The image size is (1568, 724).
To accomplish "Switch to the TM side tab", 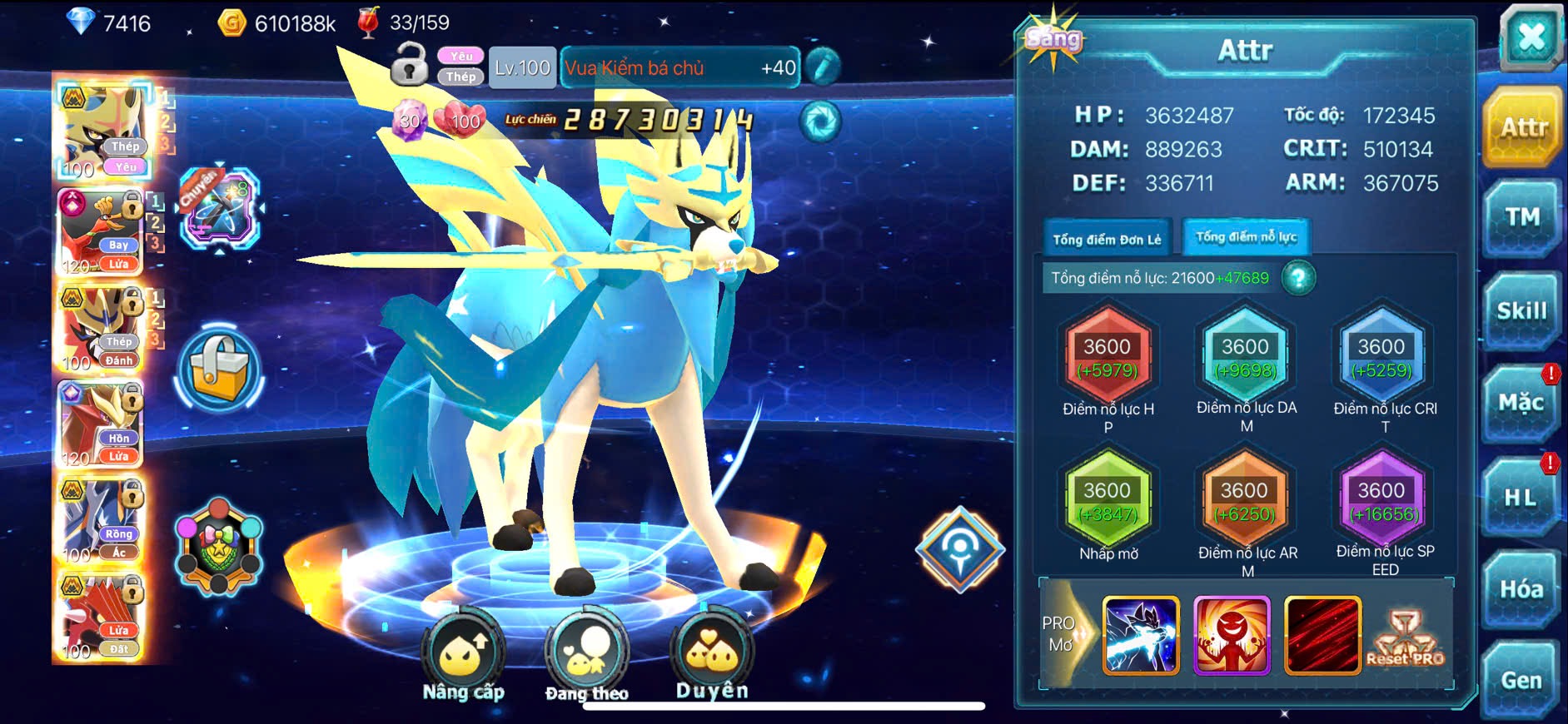I will pyautogui.click(x=1521, y=218).
